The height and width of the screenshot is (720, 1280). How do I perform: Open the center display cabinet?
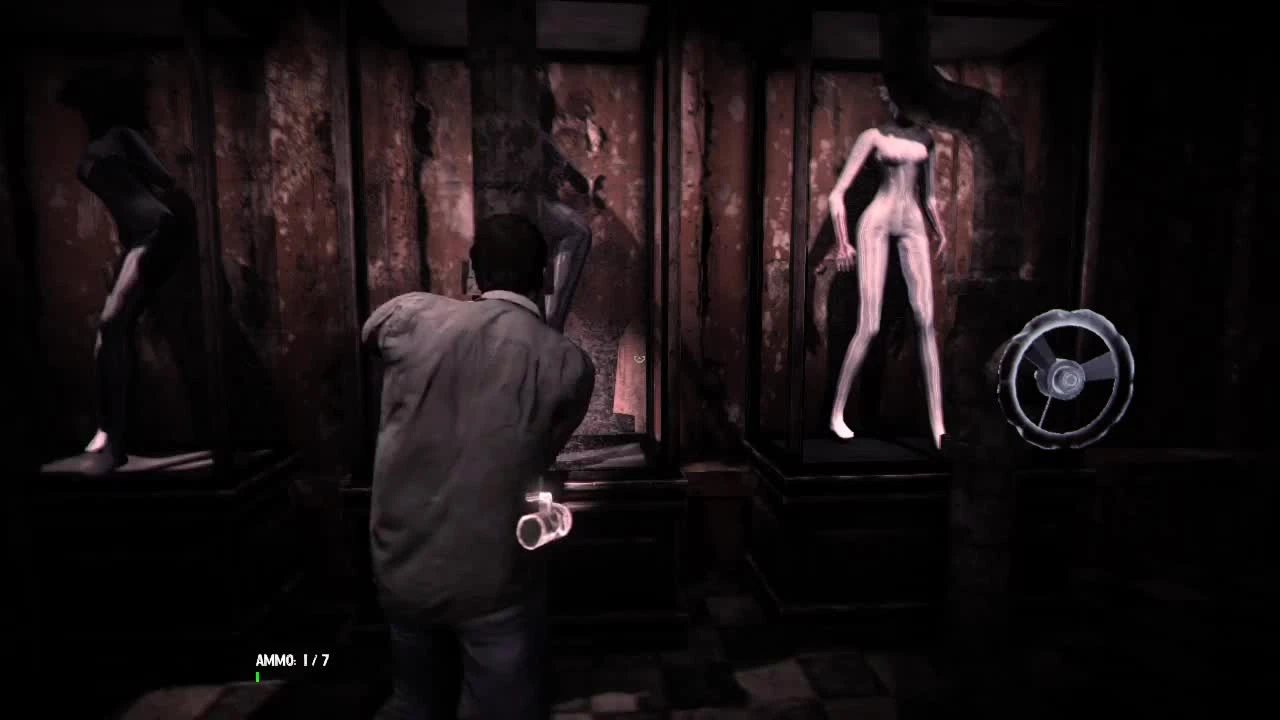tap(620, 300)
